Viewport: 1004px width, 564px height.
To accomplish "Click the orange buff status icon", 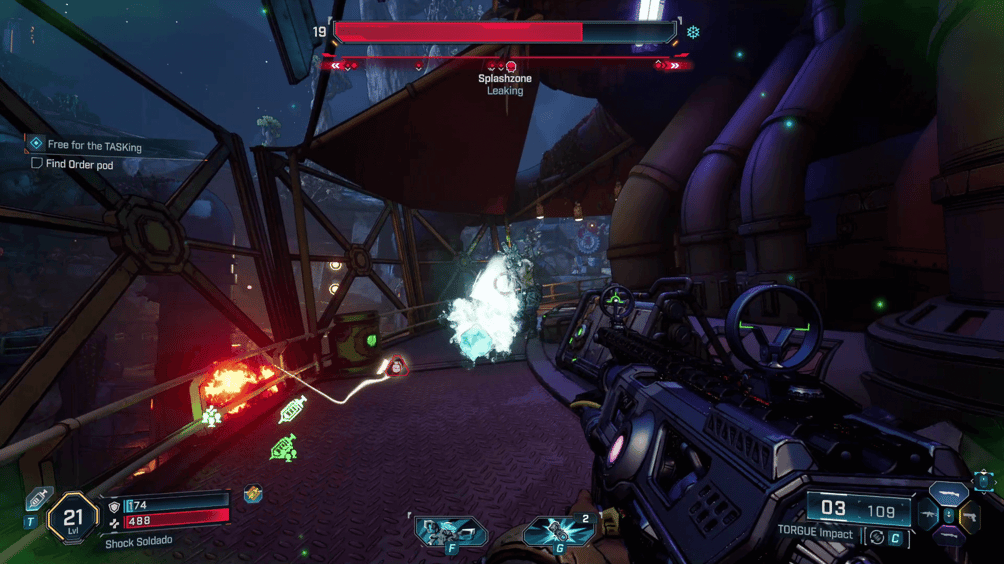I will click(253, 494).
